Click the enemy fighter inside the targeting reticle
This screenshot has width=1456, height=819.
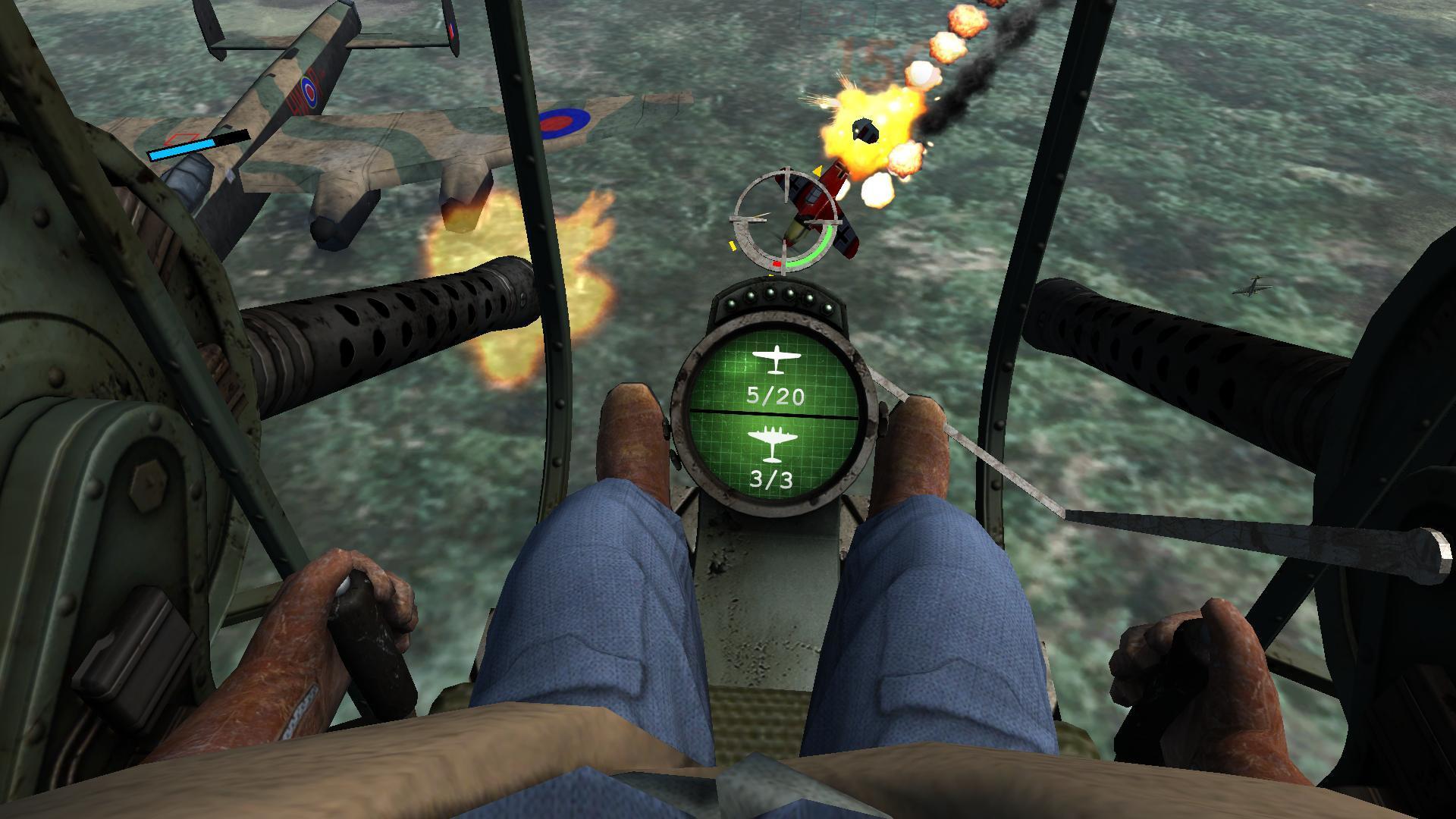[806, 212]
